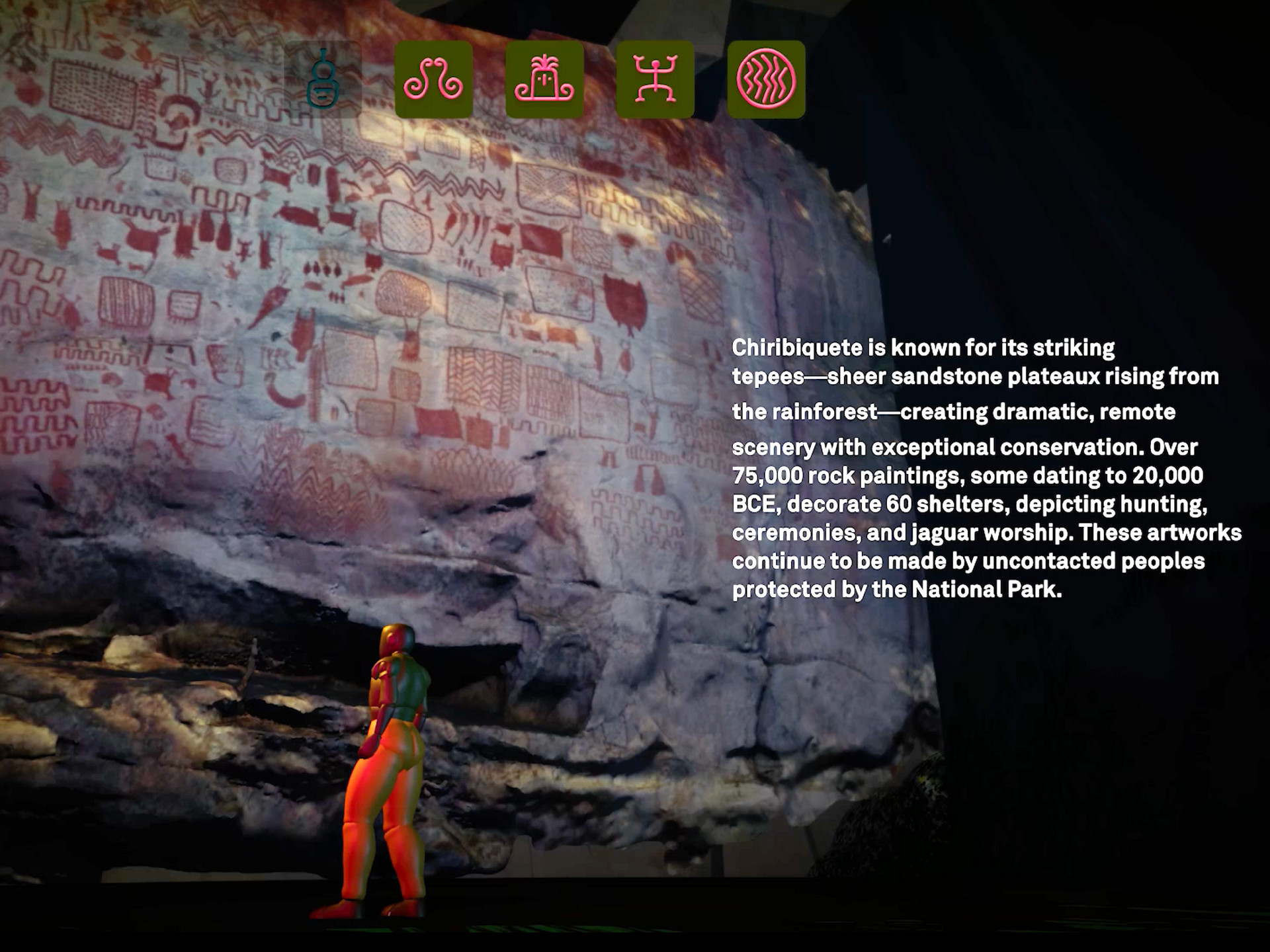
Task: Select the dimmed teal gourd-figure glyph
Action: (x=323, y=80)
